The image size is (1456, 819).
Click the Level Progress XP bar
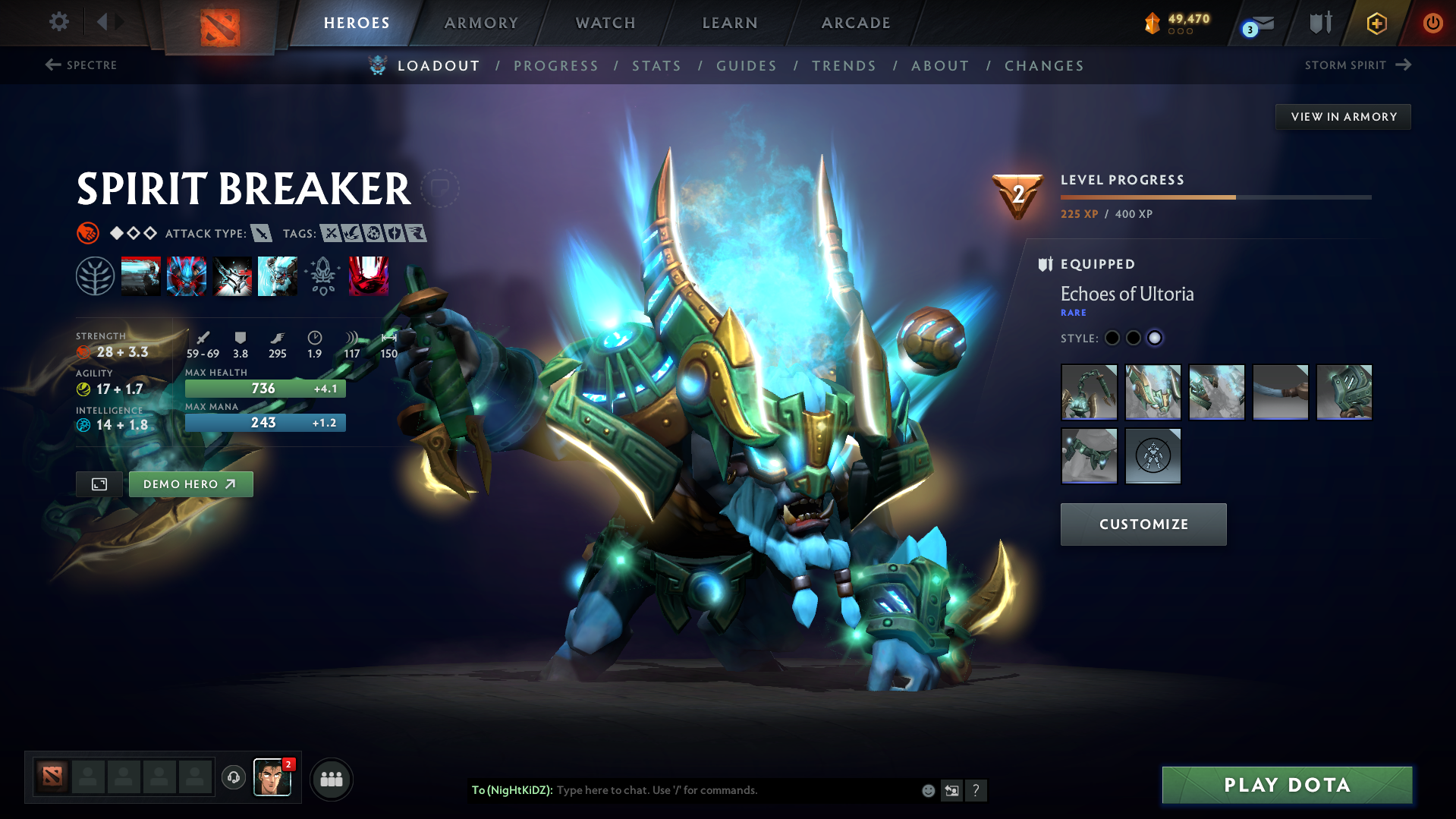(x=1216, y=196)
